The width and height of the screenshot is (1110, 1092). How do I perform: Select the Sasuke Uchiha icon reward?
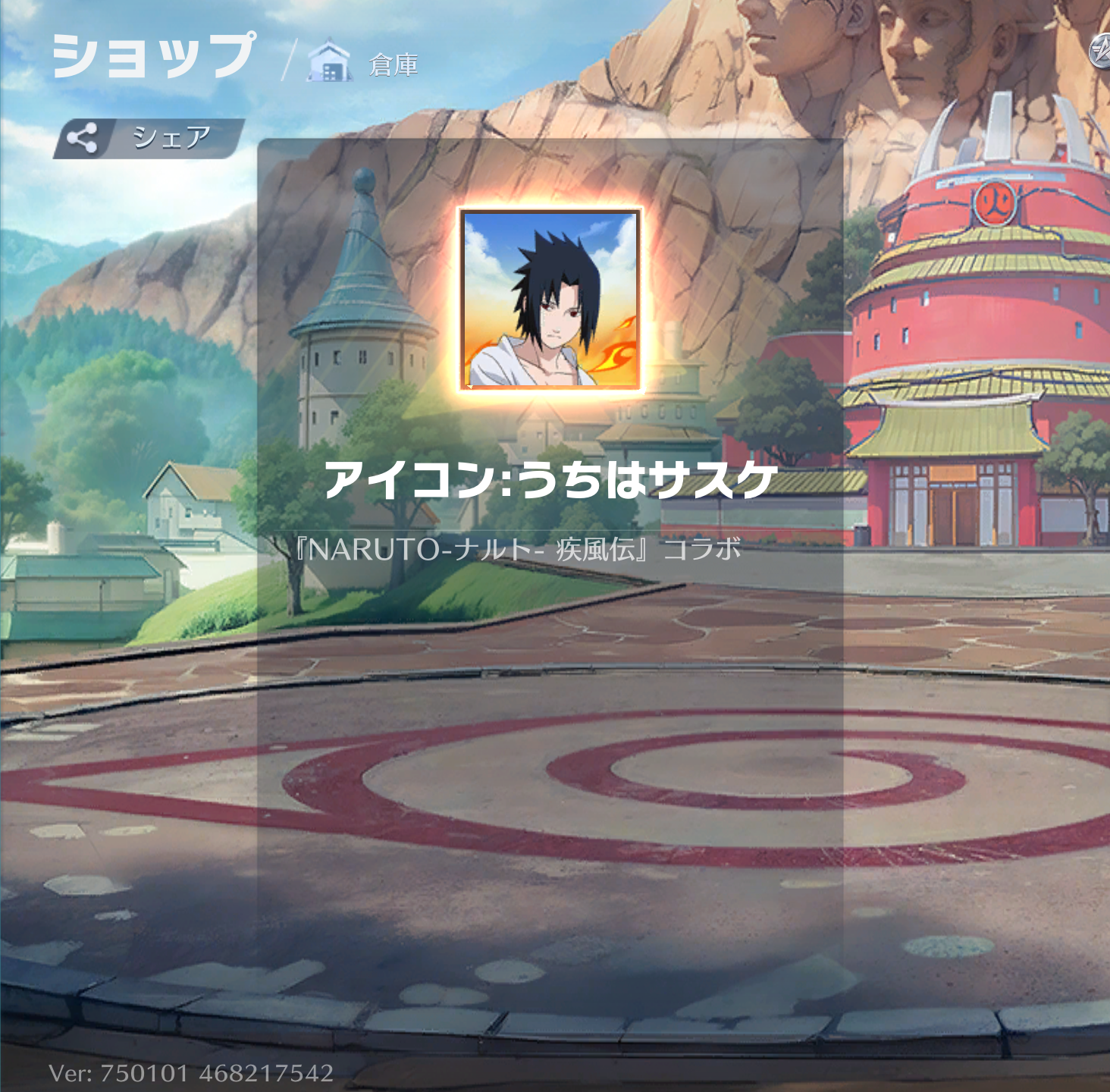coord(550,300)
